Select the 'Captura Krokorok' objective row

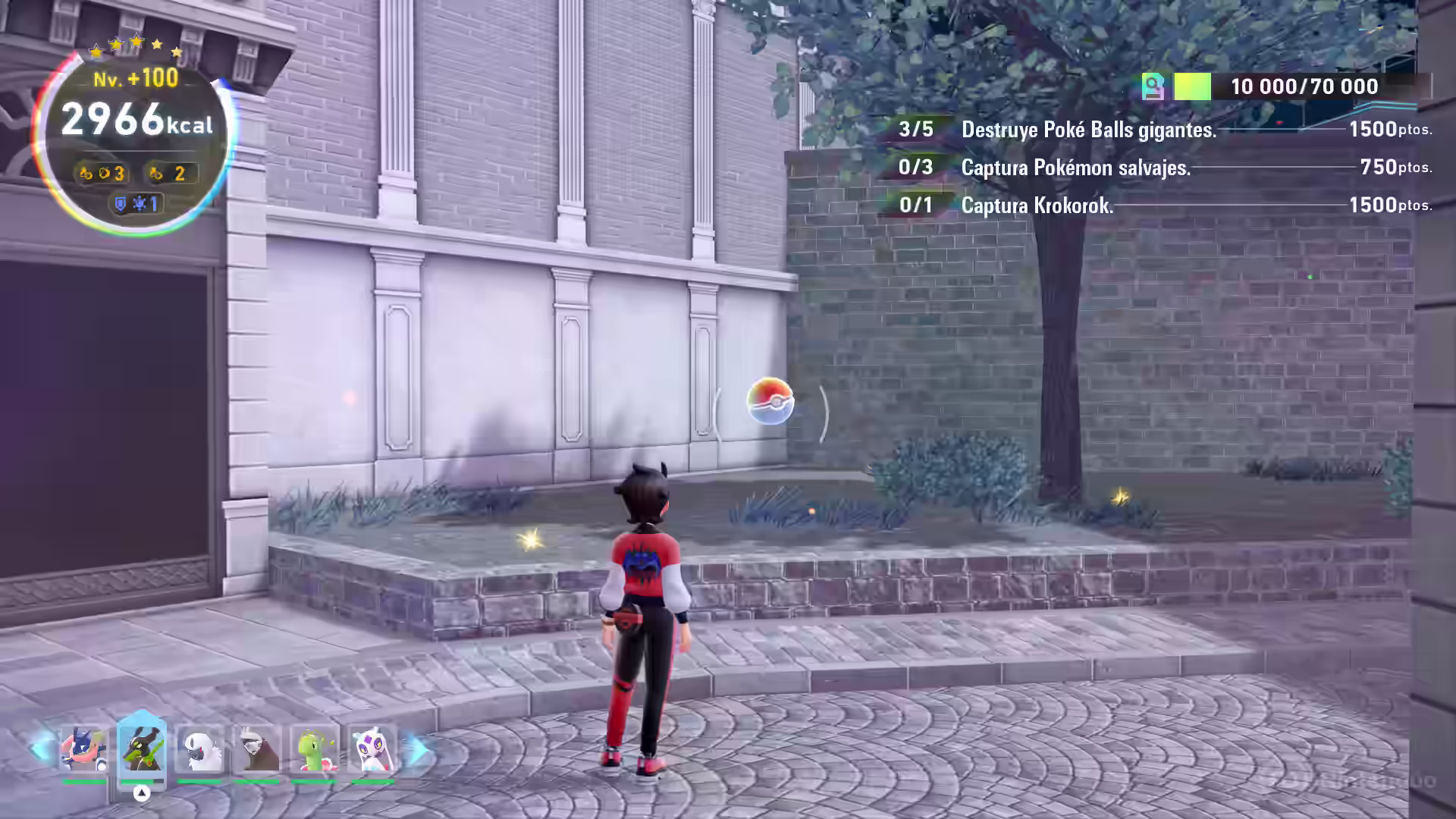tap(1037, 206)
